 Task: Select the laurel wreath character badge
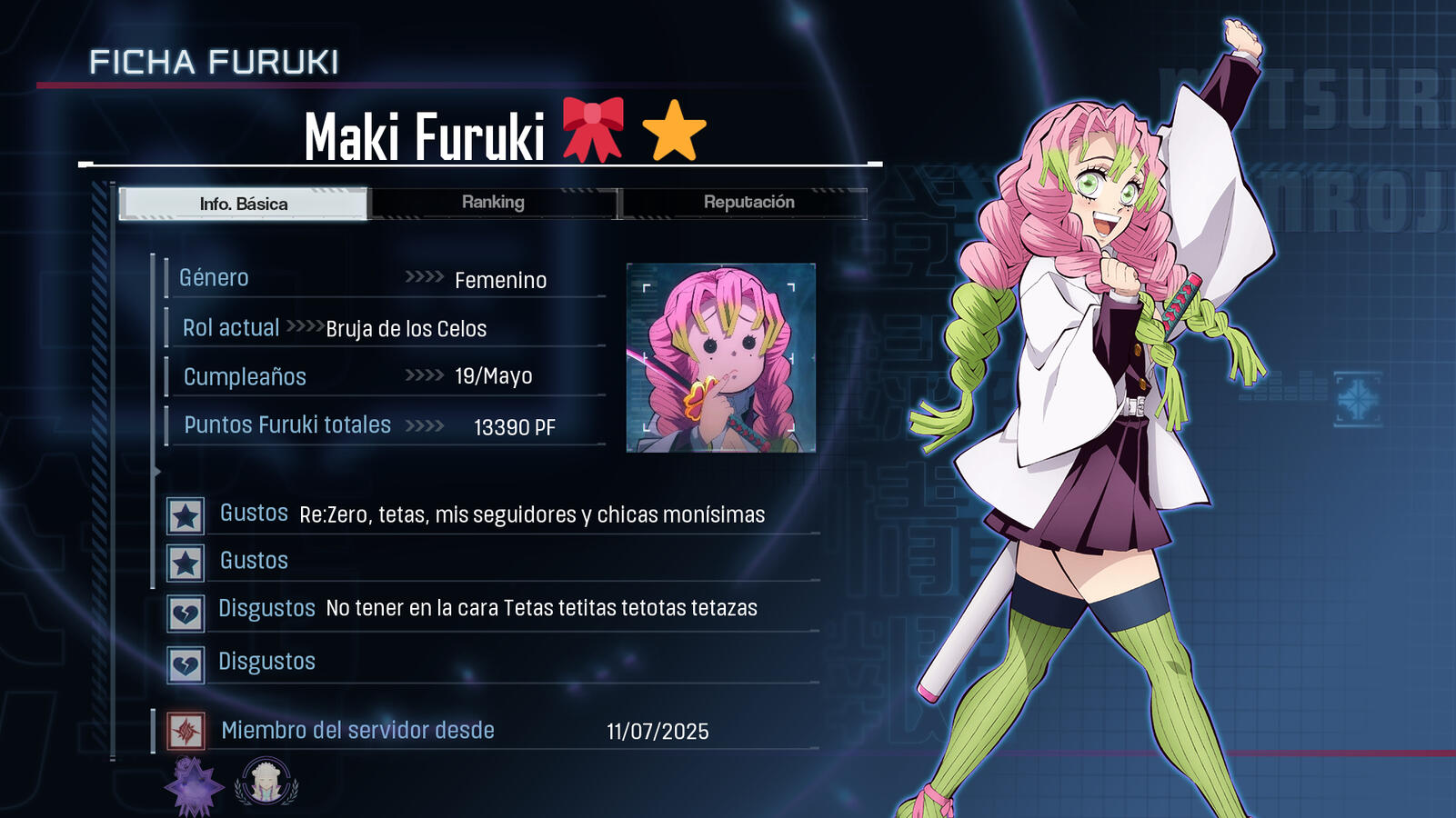coord(266,782)
